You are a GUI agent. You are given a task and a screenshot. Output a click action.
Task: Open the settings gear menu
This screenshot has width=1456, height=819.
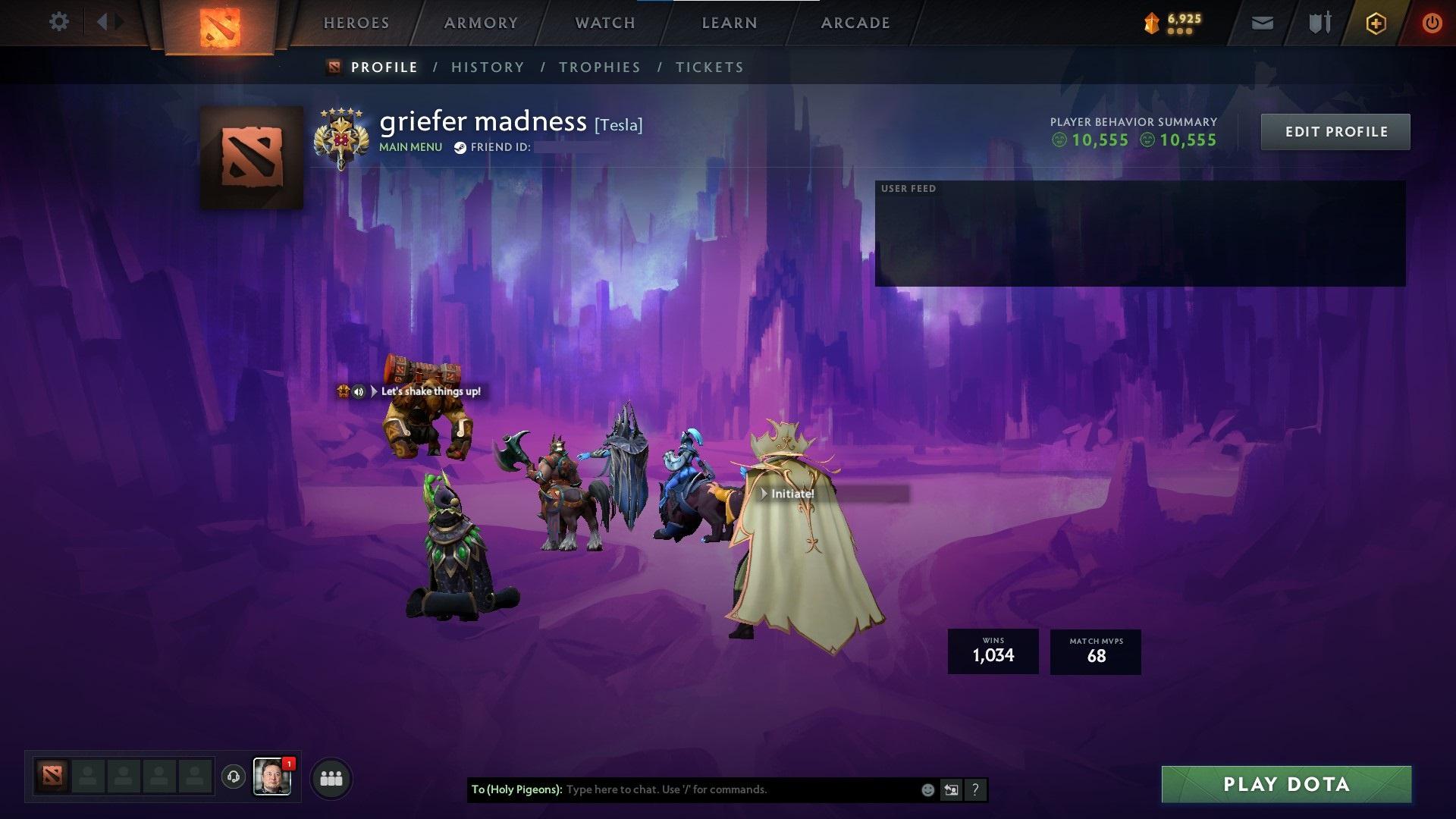pos(59,22)
